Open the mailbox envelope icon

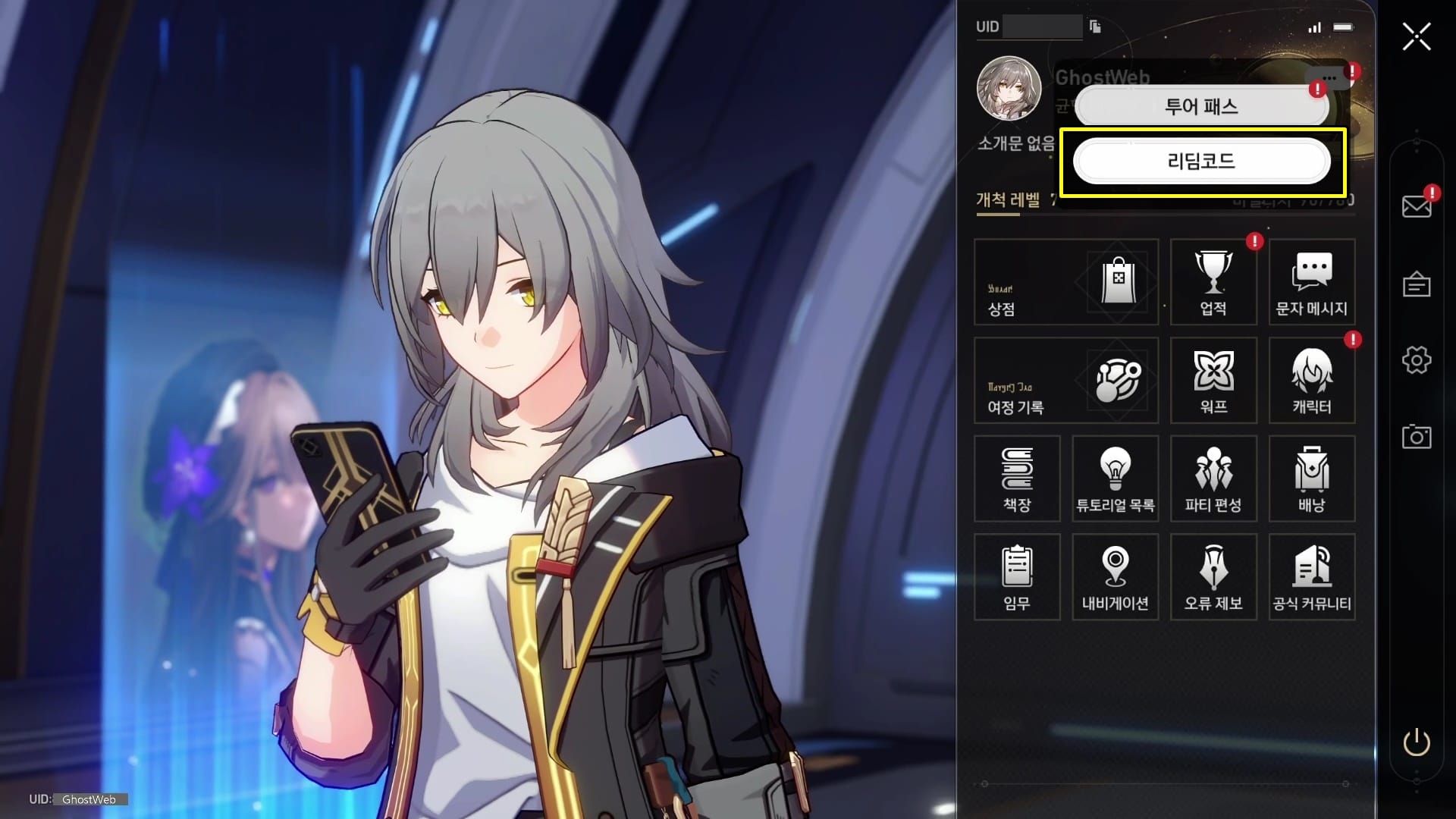pos(1416,206)
